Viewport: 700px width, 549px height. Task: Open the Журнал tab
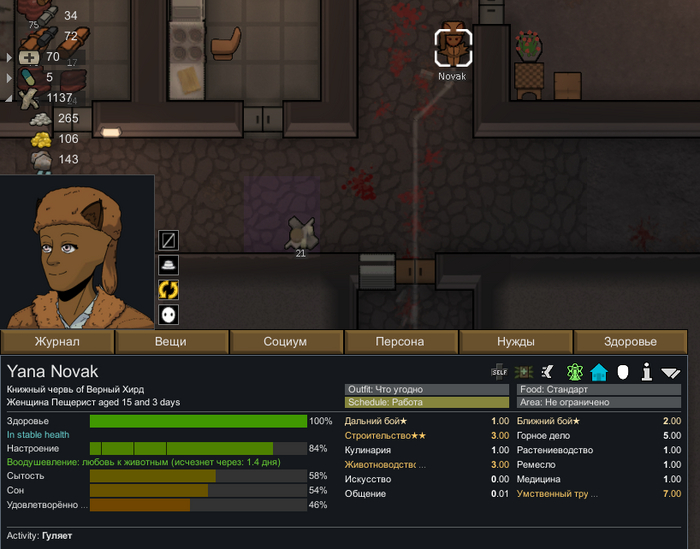pos(57,341)
